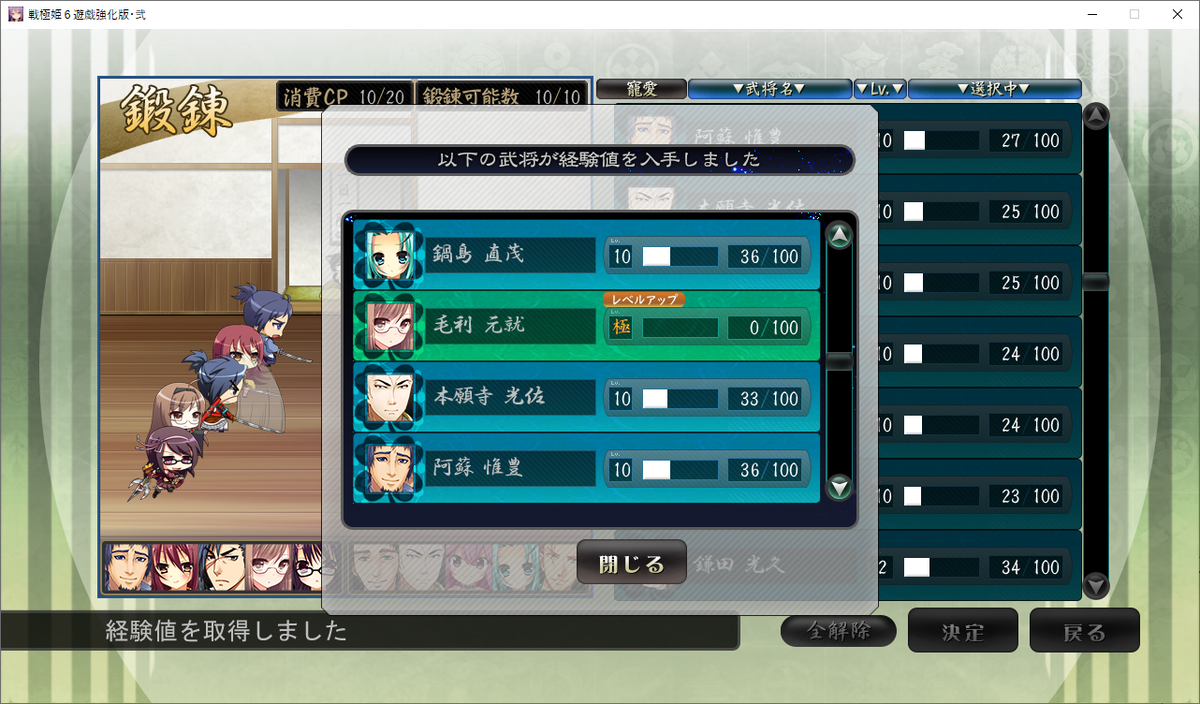The height and width of the screenshot is (704, 1200).
Task: Sort by the 武将名 column header
Action: [769, 89]
